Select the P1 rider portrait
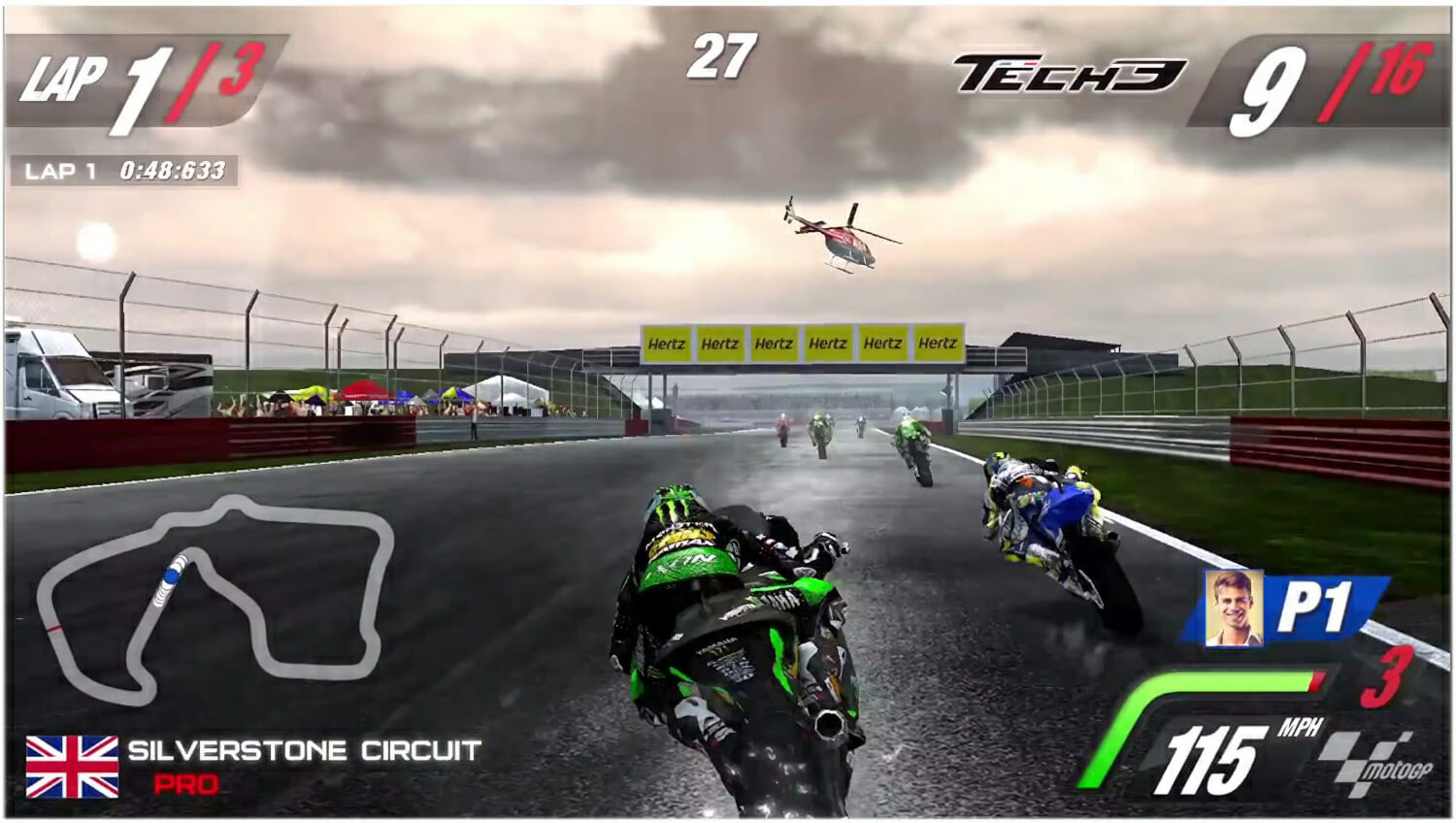 point(1234,609)
